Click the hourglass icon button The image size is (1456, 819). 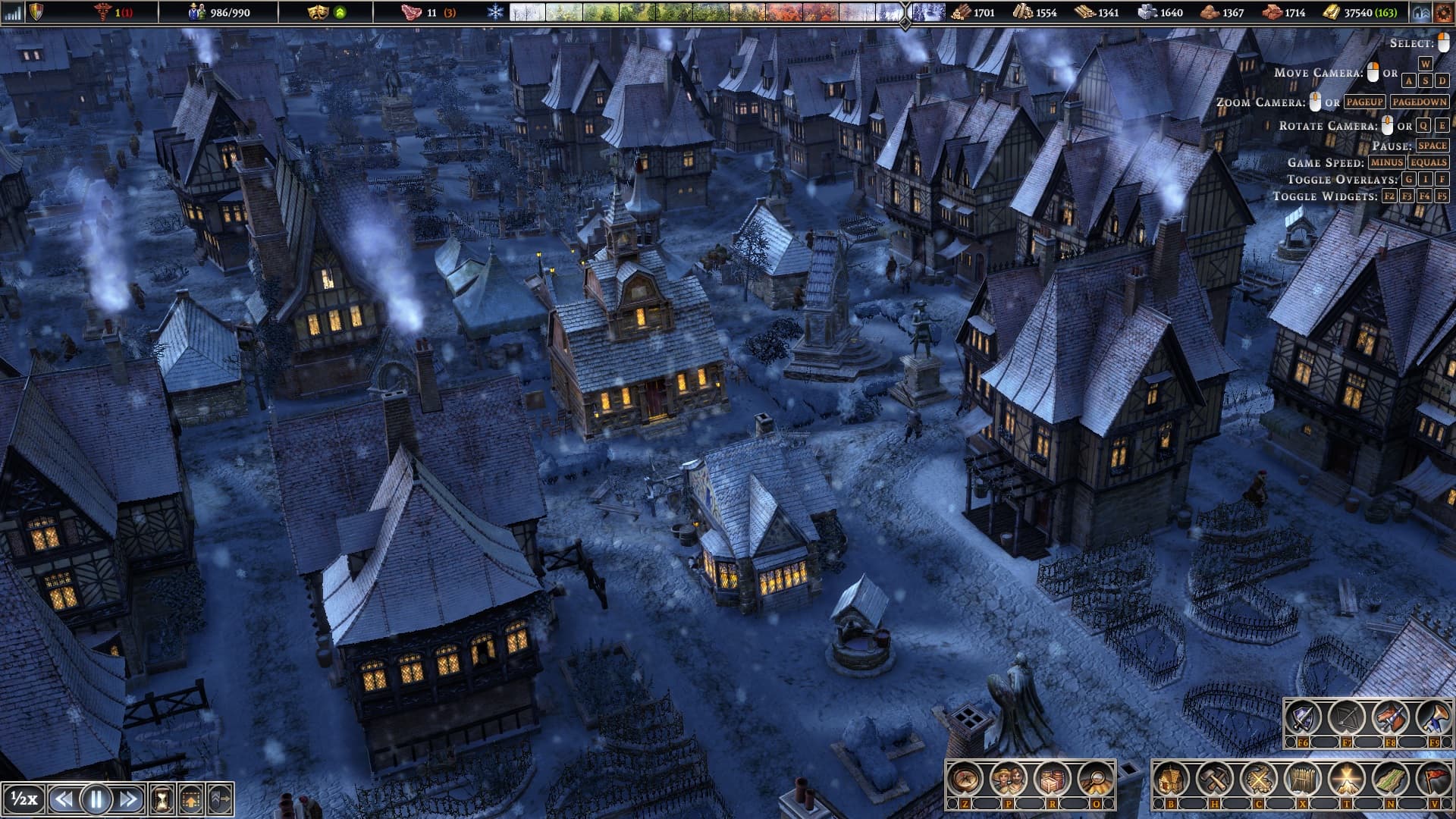162,799
